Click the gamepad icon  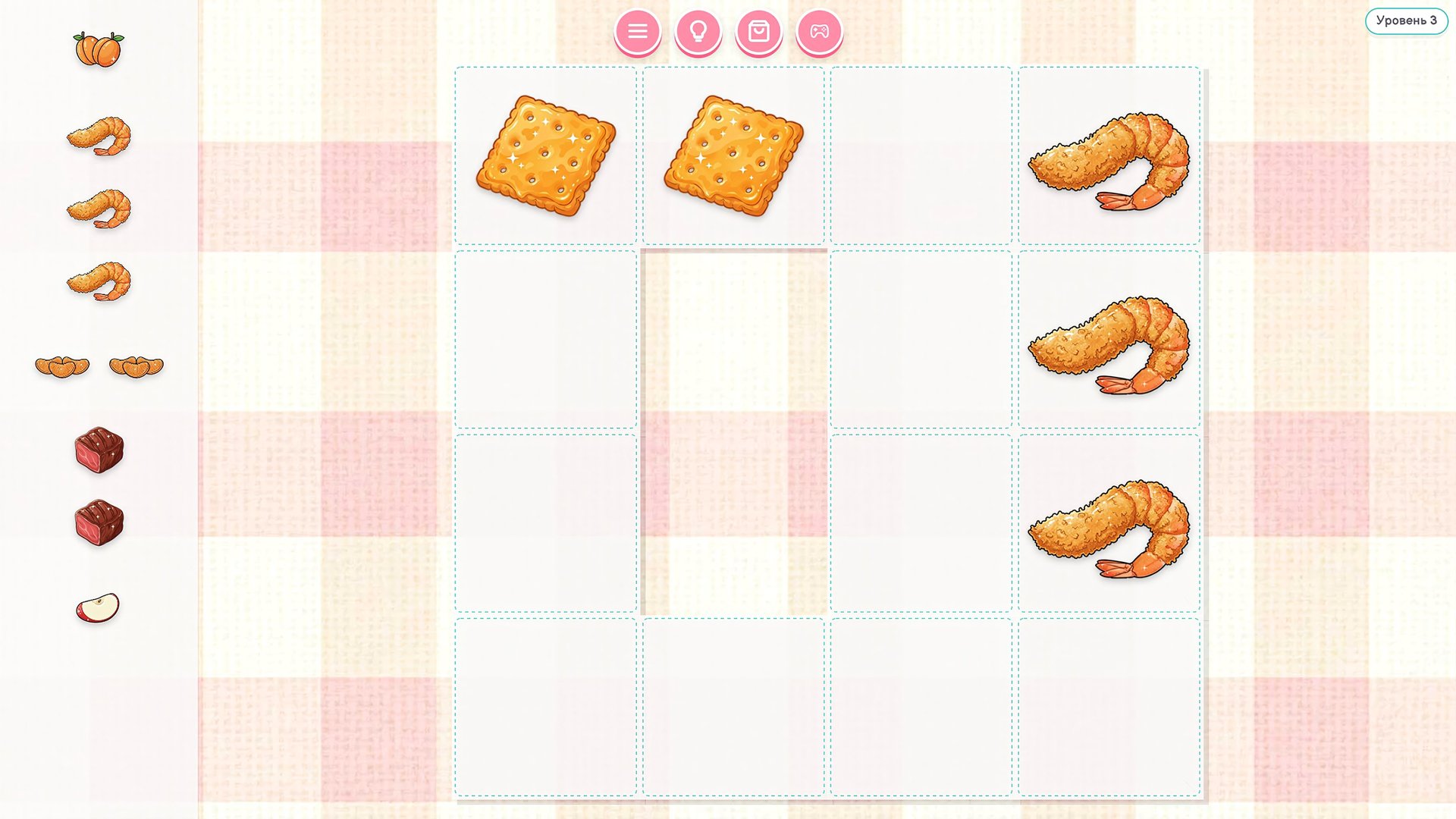(821, 32)
